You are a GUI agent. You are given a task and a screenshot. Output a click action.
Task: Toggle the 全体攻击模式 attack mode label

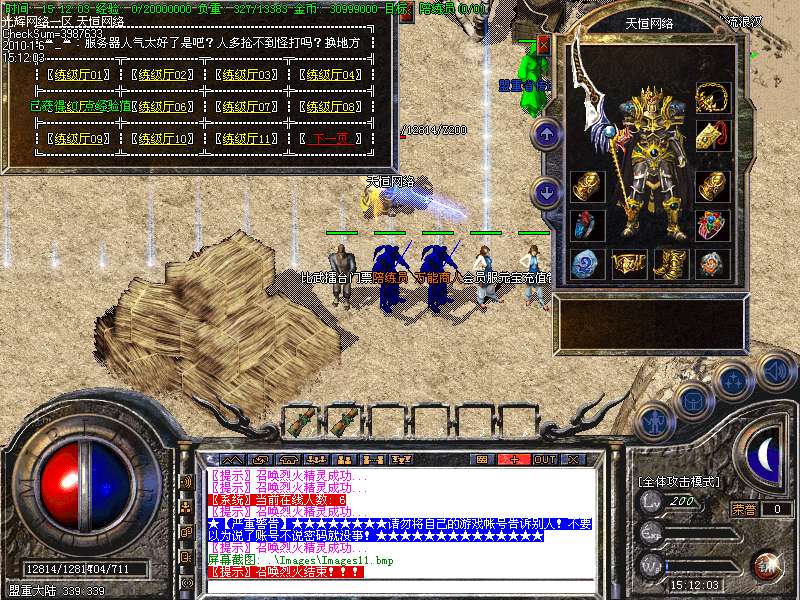click(x=680, y=482)
